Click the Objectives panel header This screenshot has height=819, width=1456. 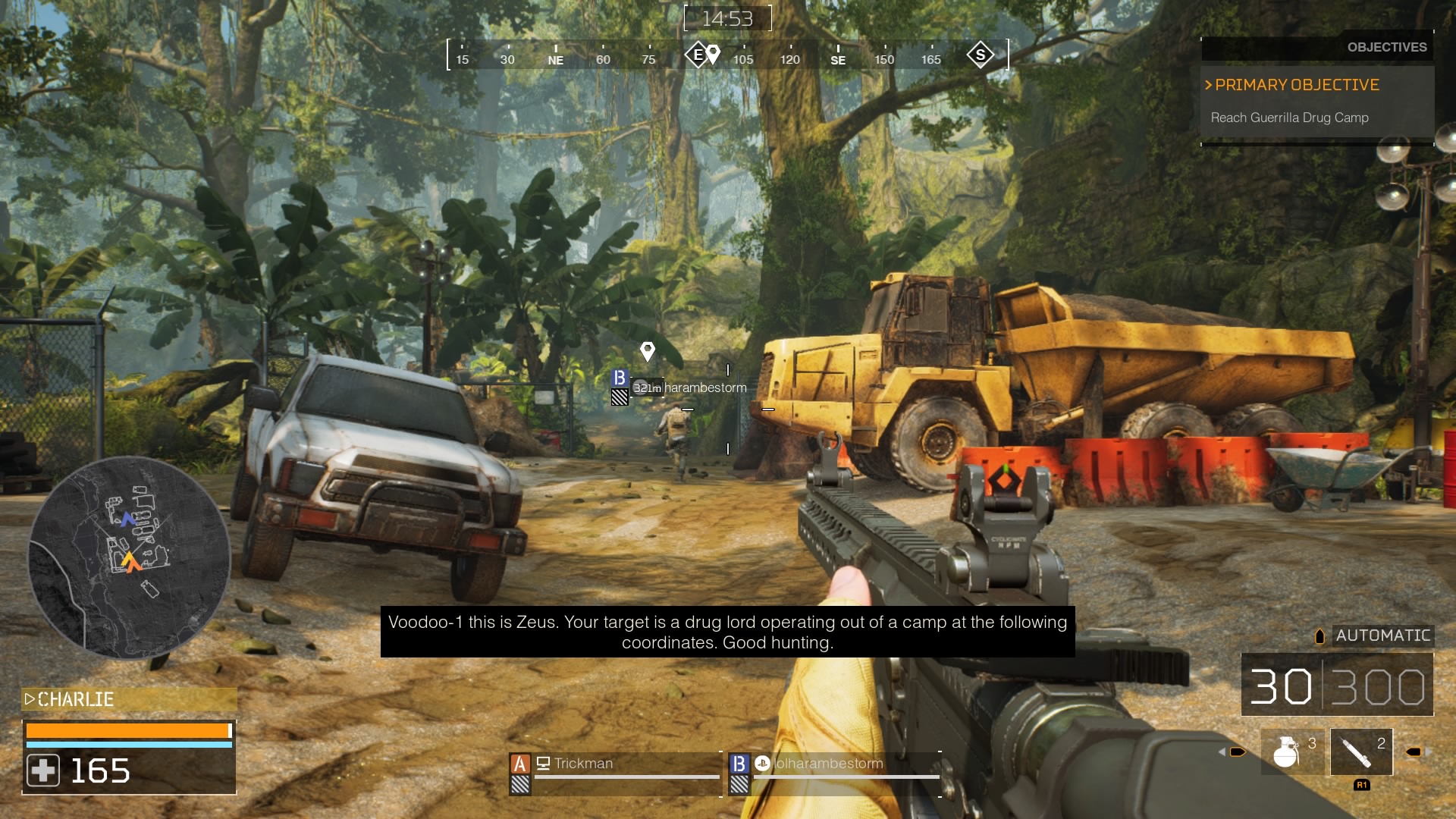click(1386, 47)
